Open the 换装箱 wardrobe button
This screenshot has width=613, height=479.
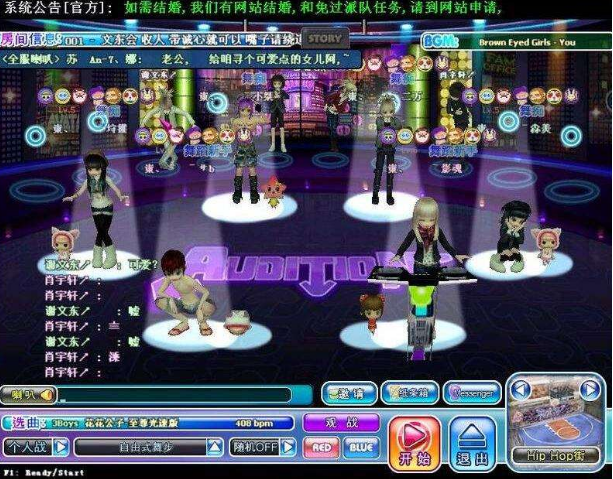408,394
